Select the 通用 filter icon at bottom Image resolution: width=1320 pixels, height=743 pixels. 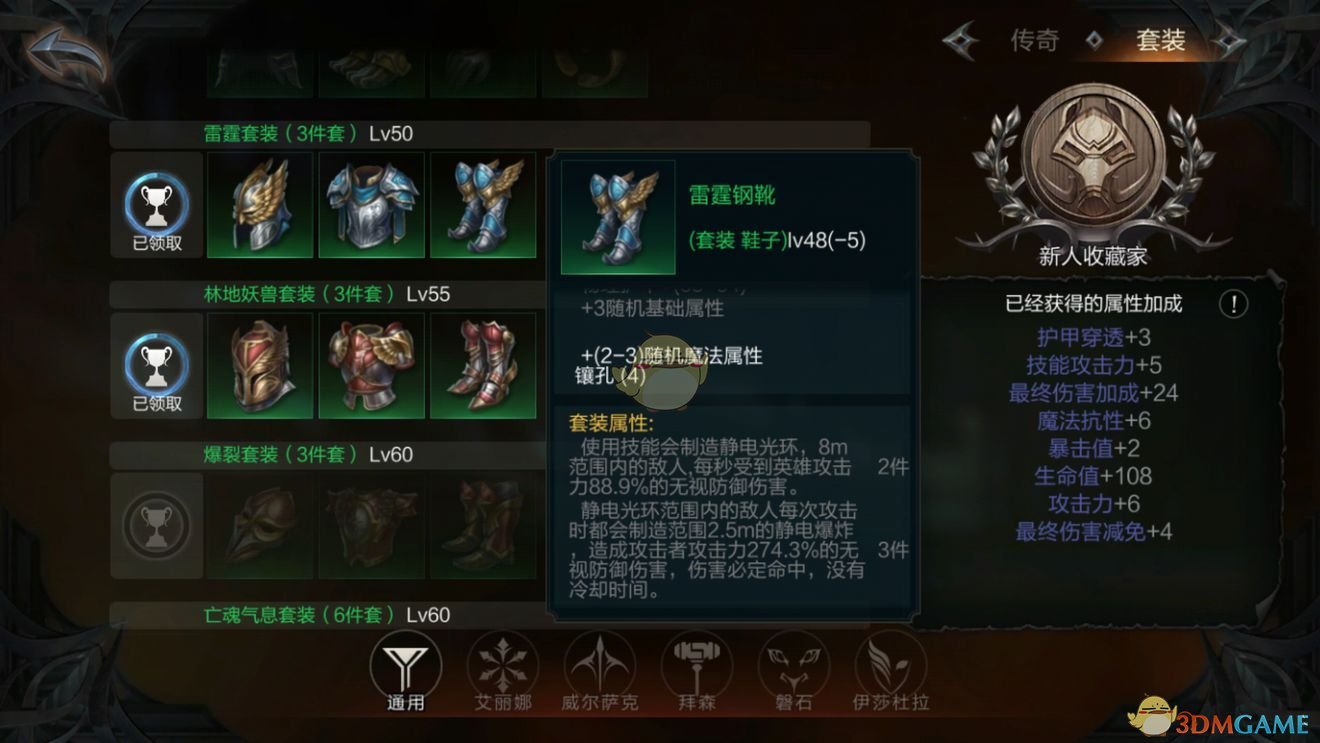click(x=406, y=665)
